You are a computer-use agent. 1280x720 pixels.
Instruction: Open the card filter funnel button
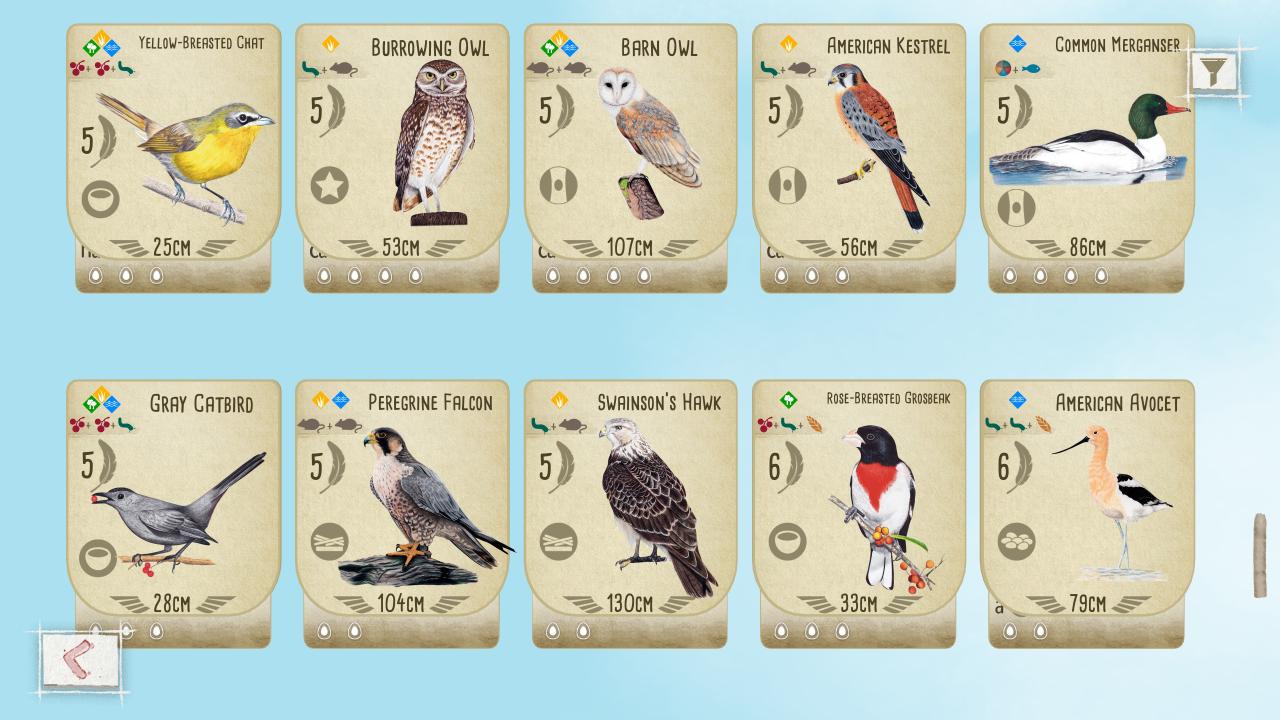pyautogui.click(x=1213, y=71)
